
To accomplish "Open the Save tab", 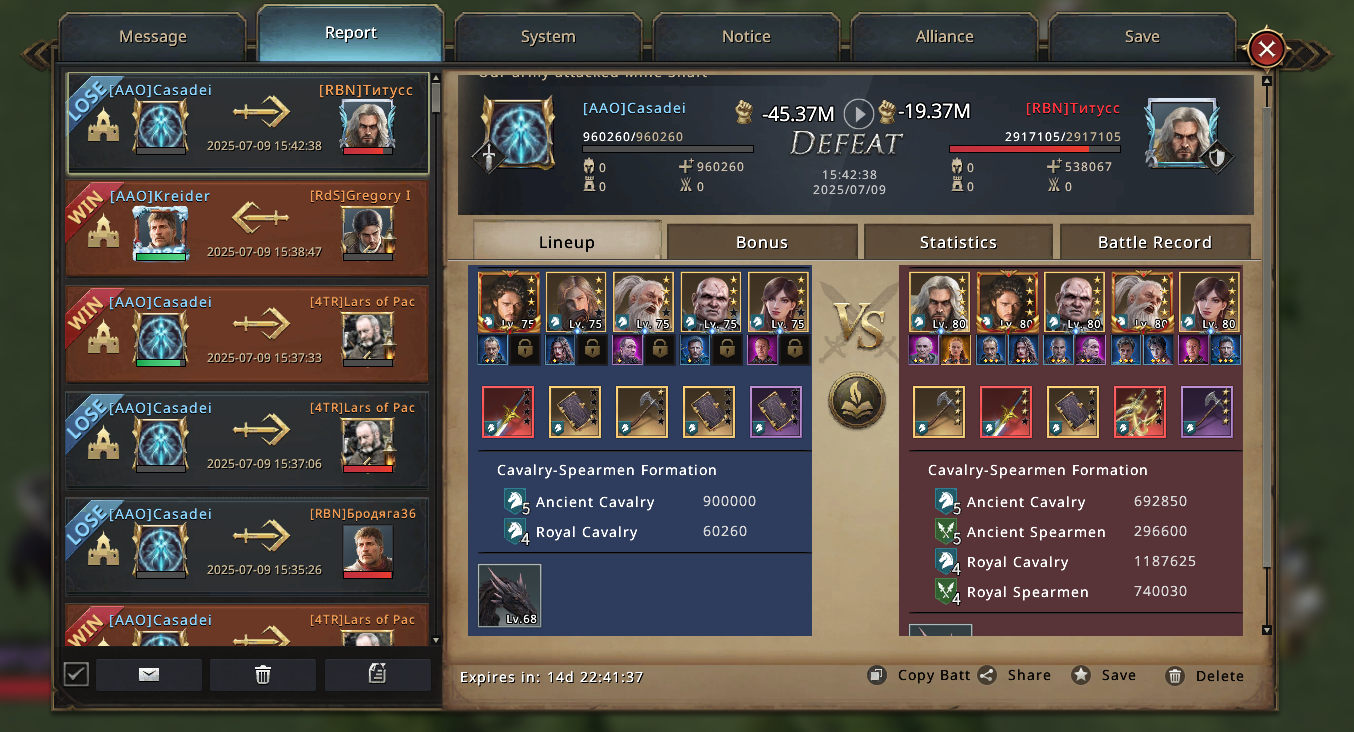I will 1141,37.
